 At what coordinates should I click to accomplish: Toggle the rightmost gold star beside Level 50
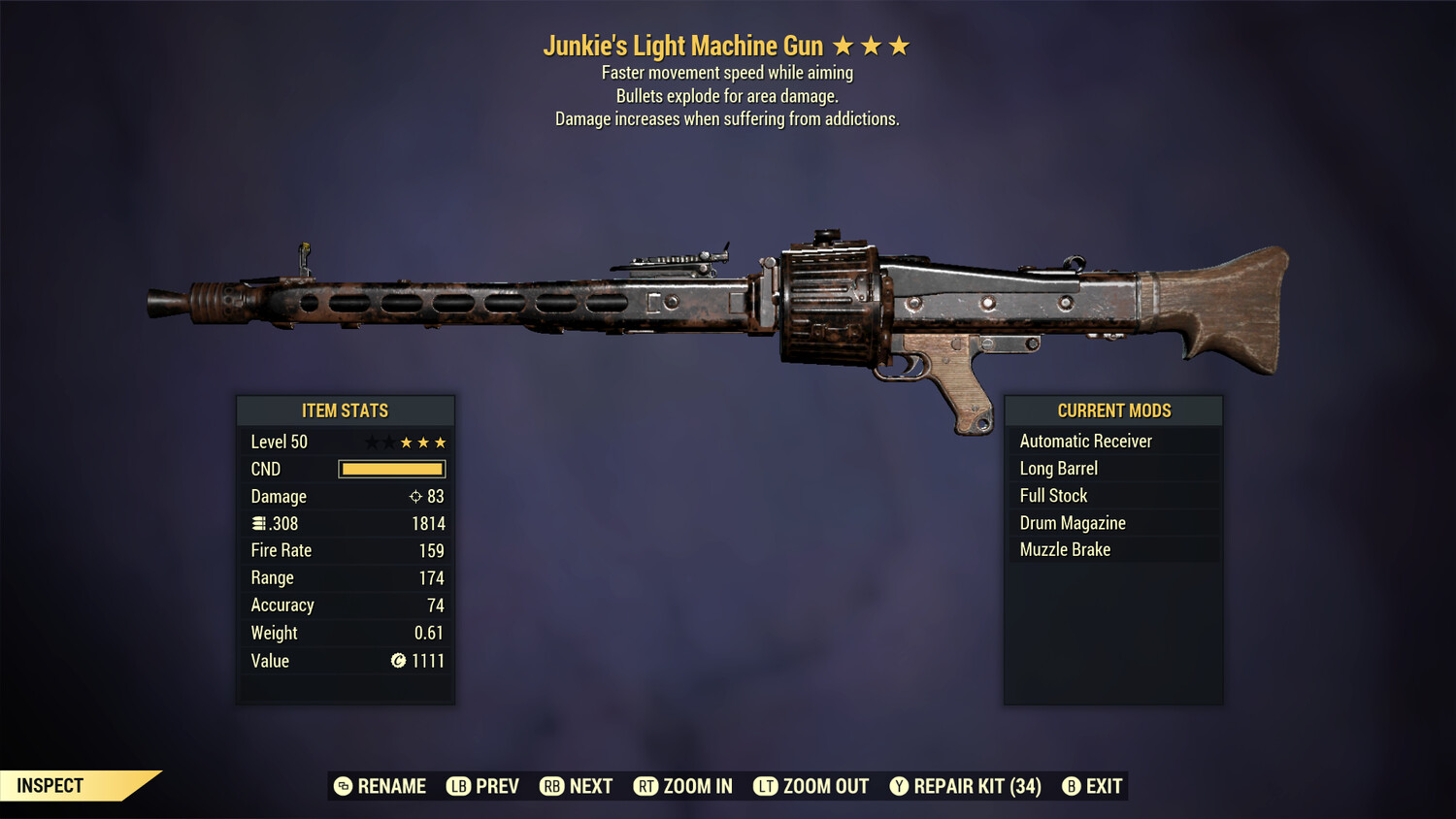coord(442,442)
